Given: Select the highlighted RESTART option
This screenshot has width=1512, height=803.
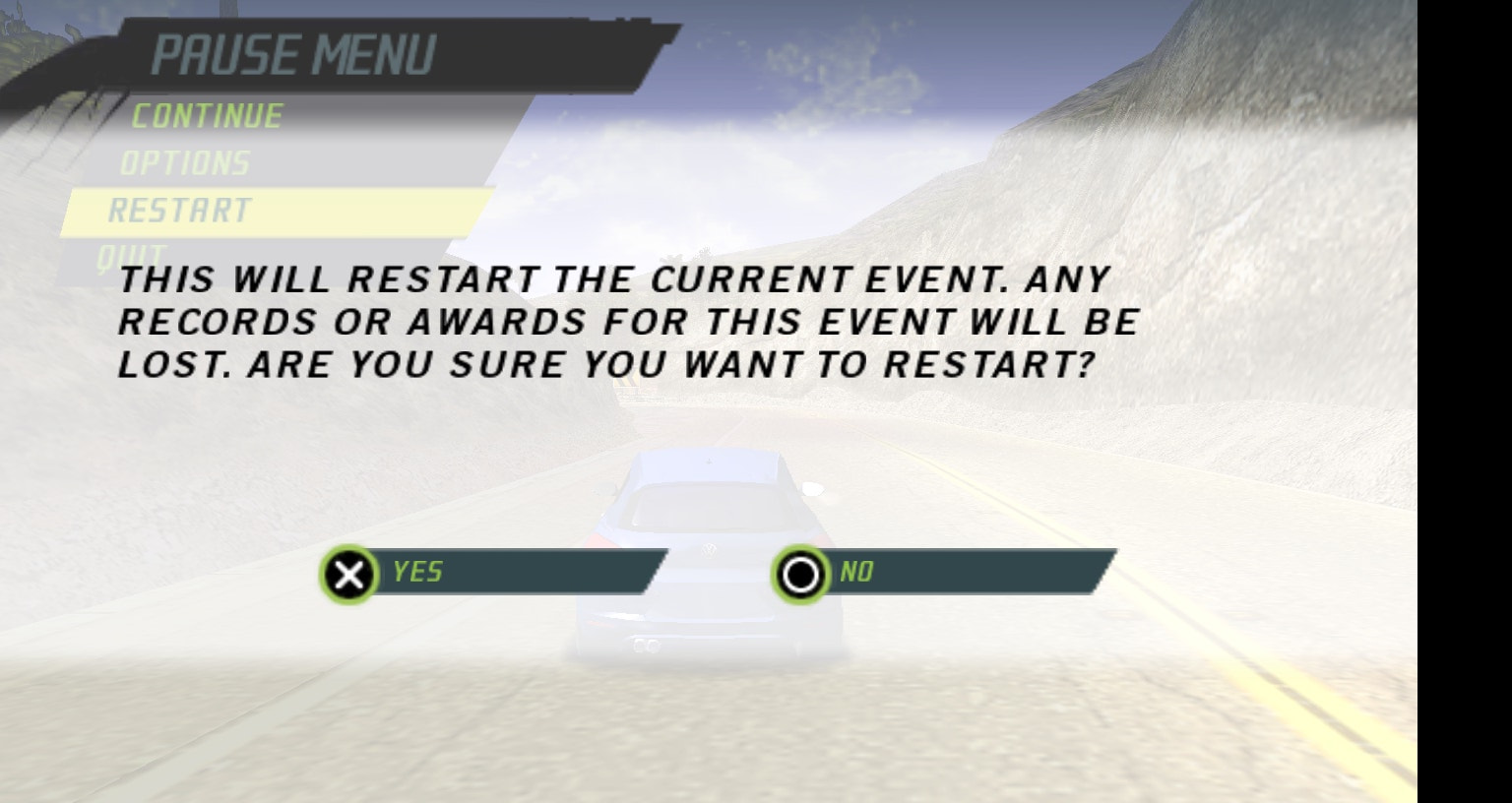Looking at the screenshot, I should [x=179, y=211].
